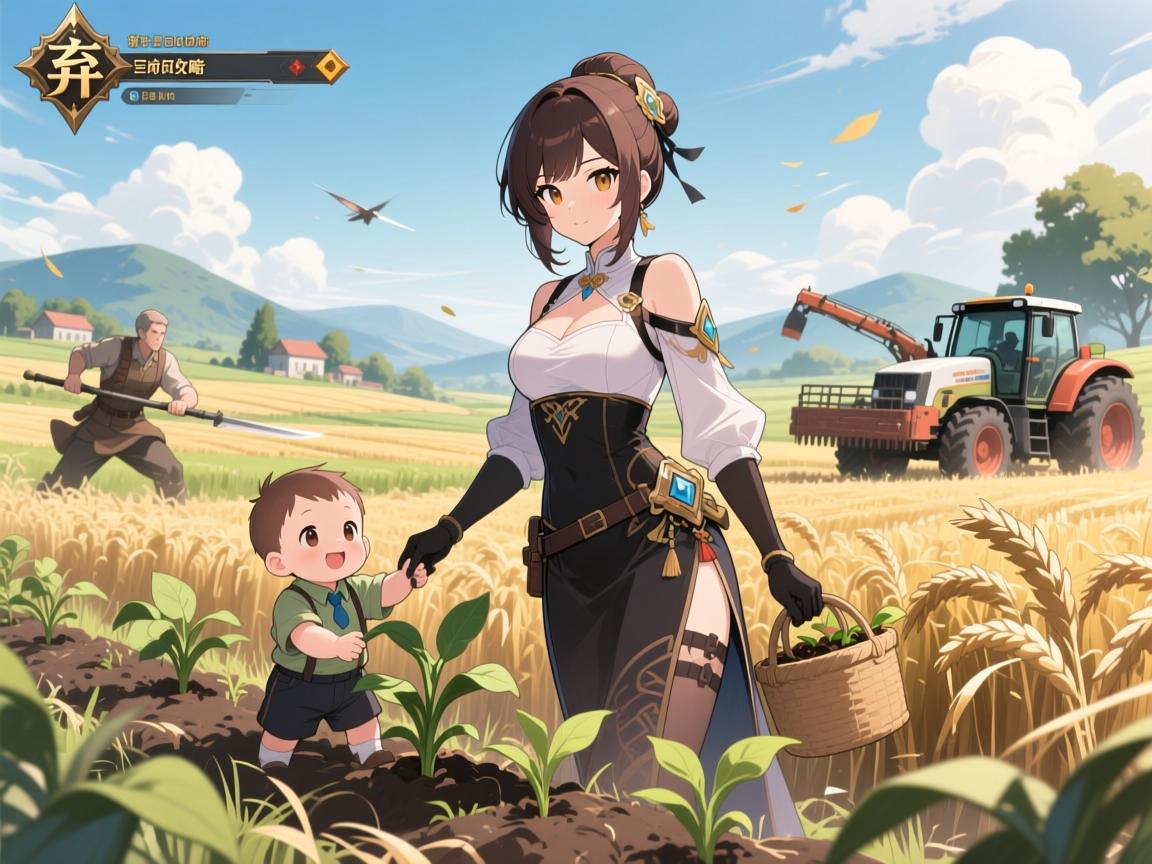Click the yellow diamond button on the banner
1152x864 pixels.
(331, 67)
